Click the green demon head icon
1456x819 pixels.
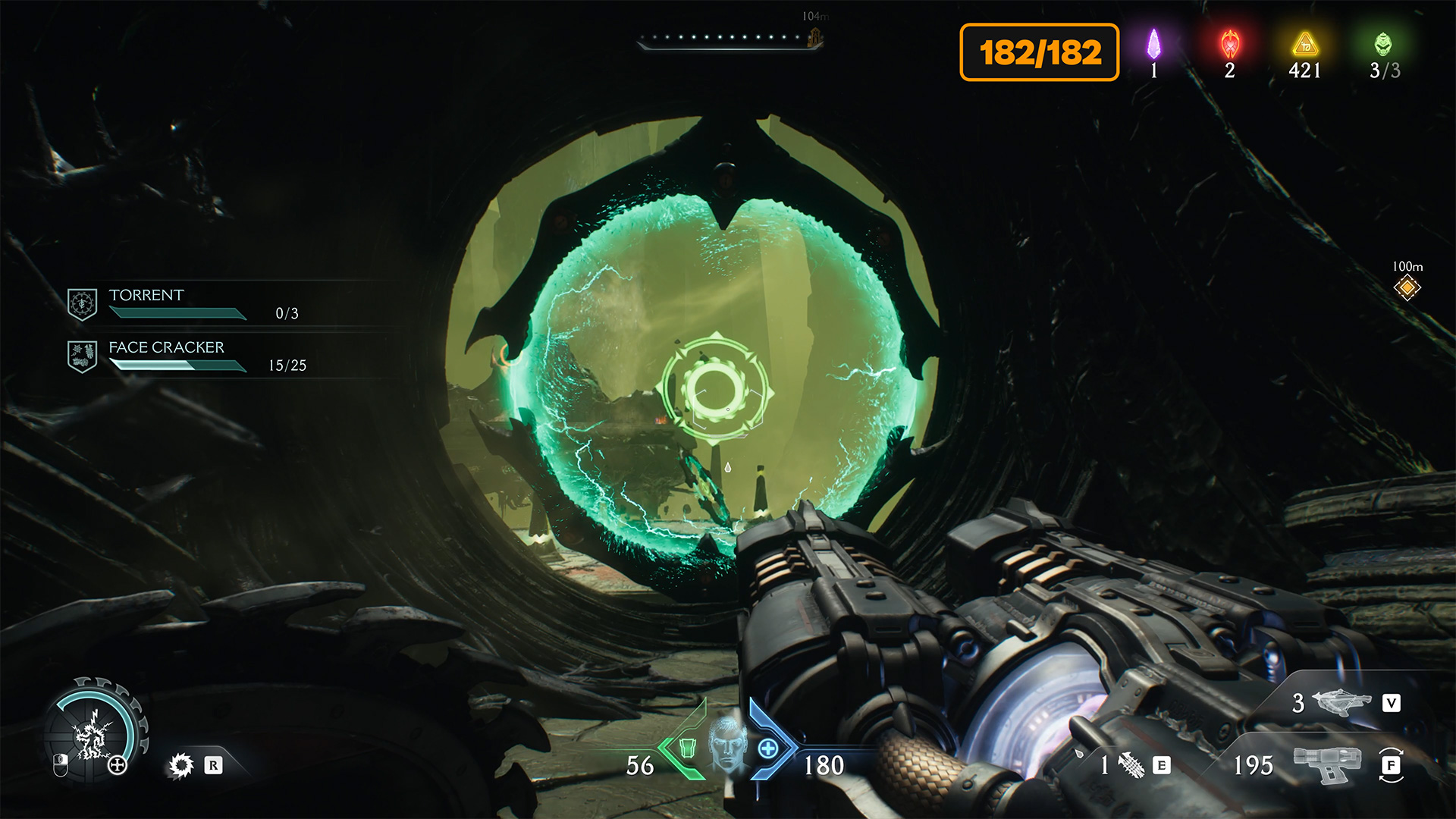pos(1383,44)
